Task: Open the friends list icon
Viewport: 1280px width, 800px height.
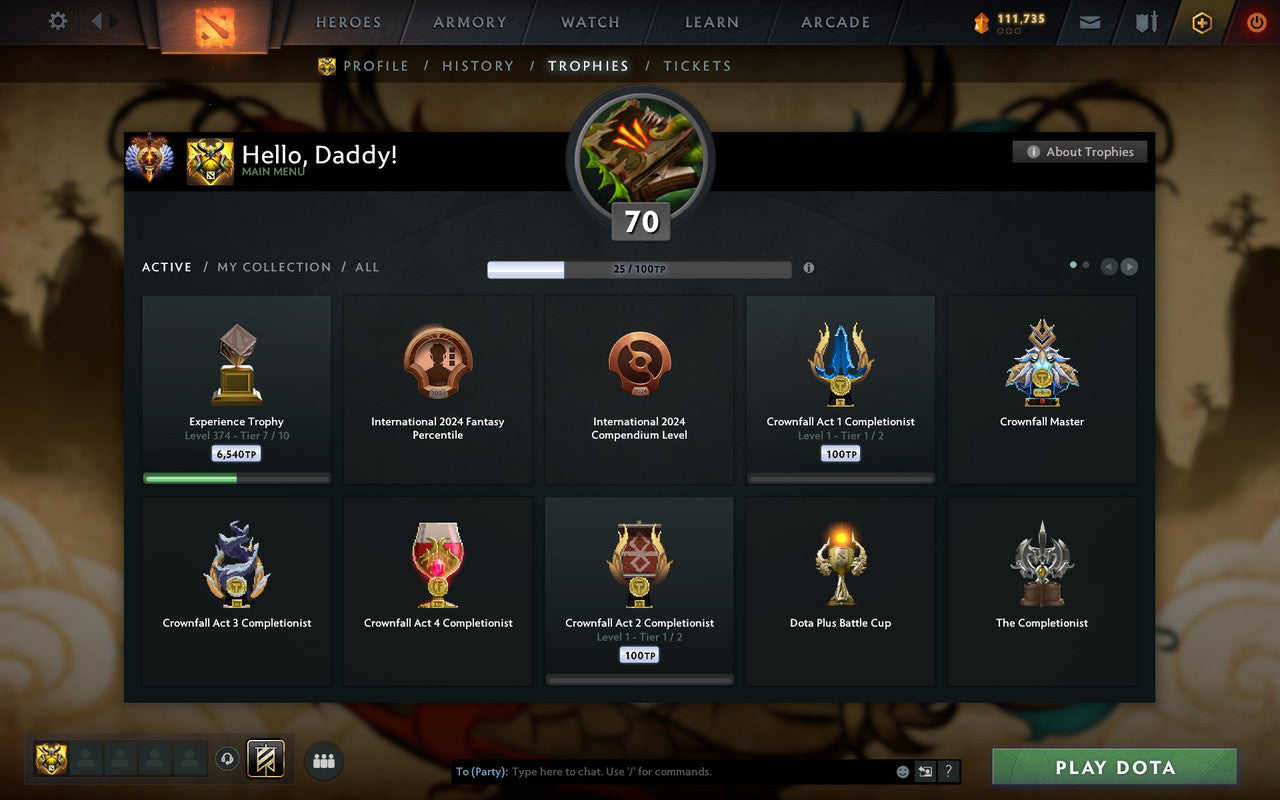Action: point(324,760)
